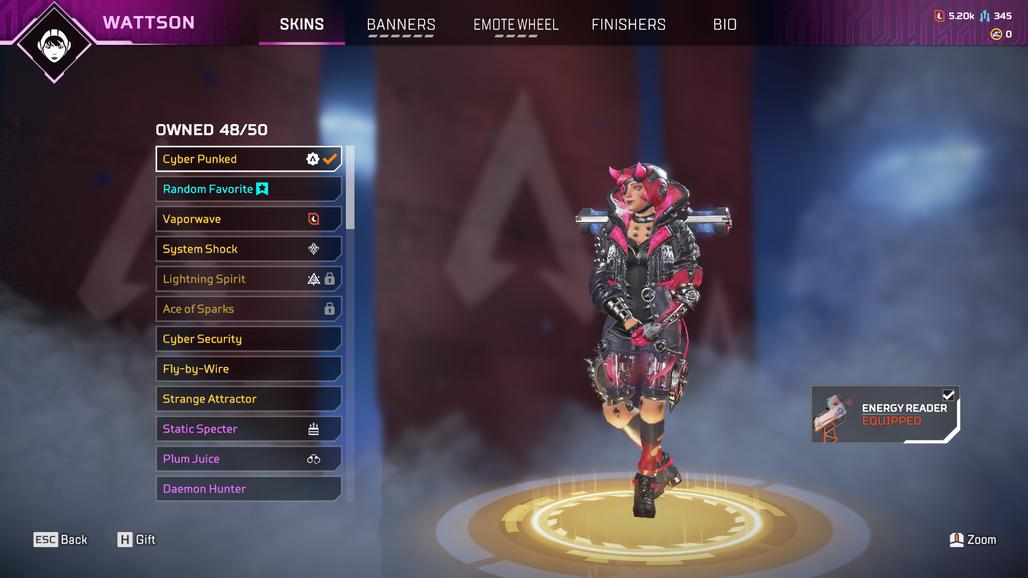This screenshot has height=578, width=1028.
Task: Open the Gift option
Action: point(137,540)
